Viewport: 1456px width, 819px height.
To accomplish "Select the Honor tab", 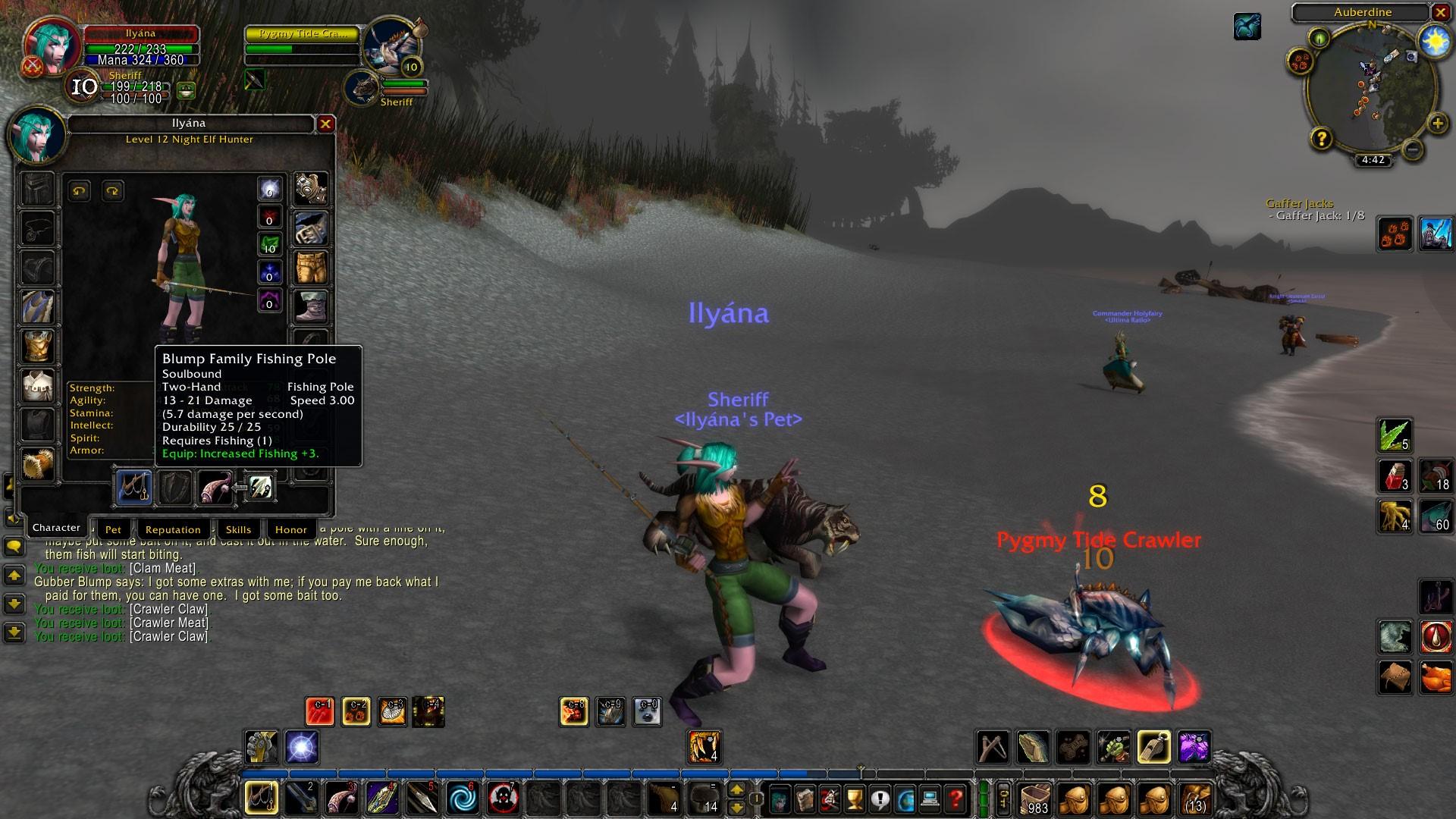I will (290, 529).
